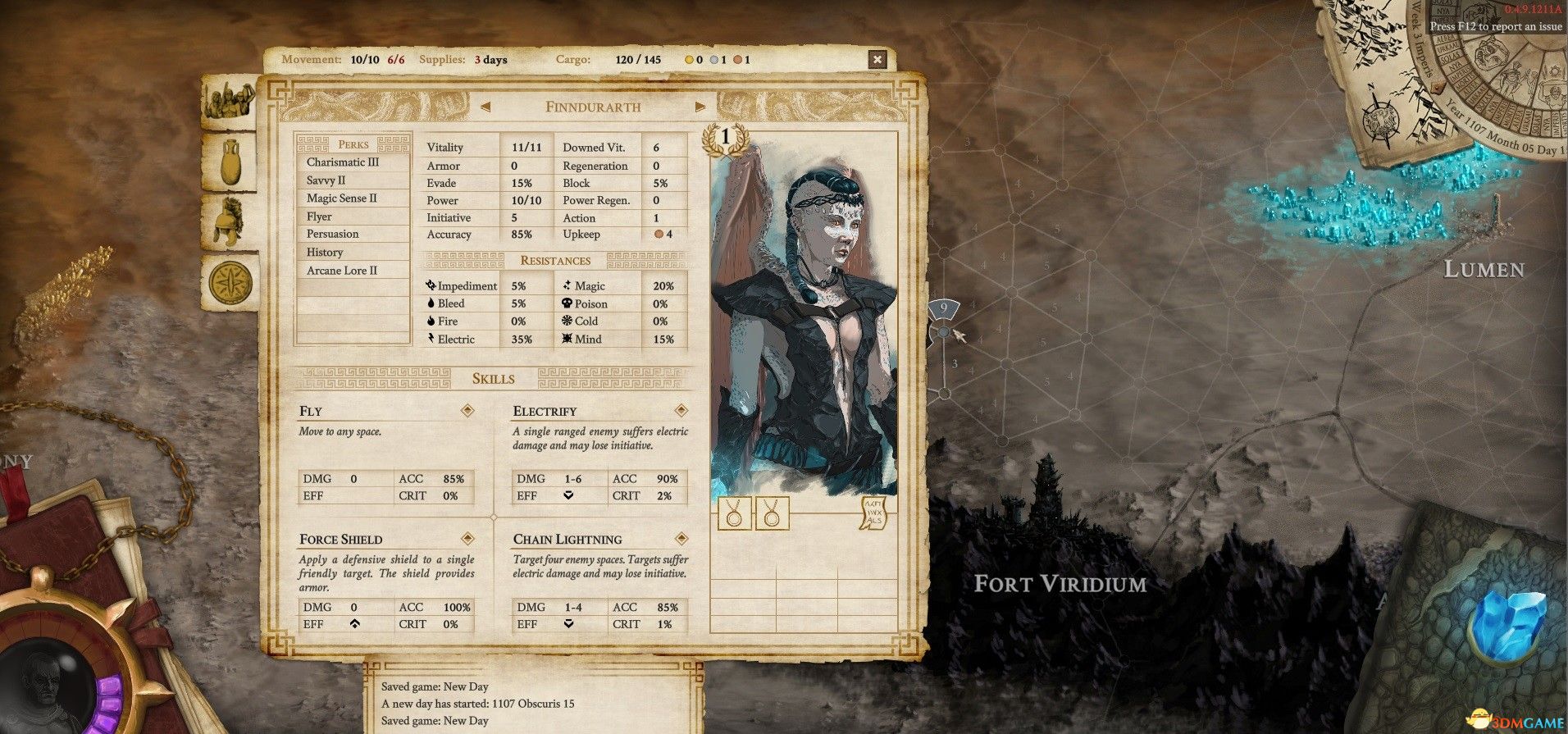Click the left arrow beside Finndurarth's name
Image resolution: width=1568 pixels, height=734 pixels.
tap(485, 107)
